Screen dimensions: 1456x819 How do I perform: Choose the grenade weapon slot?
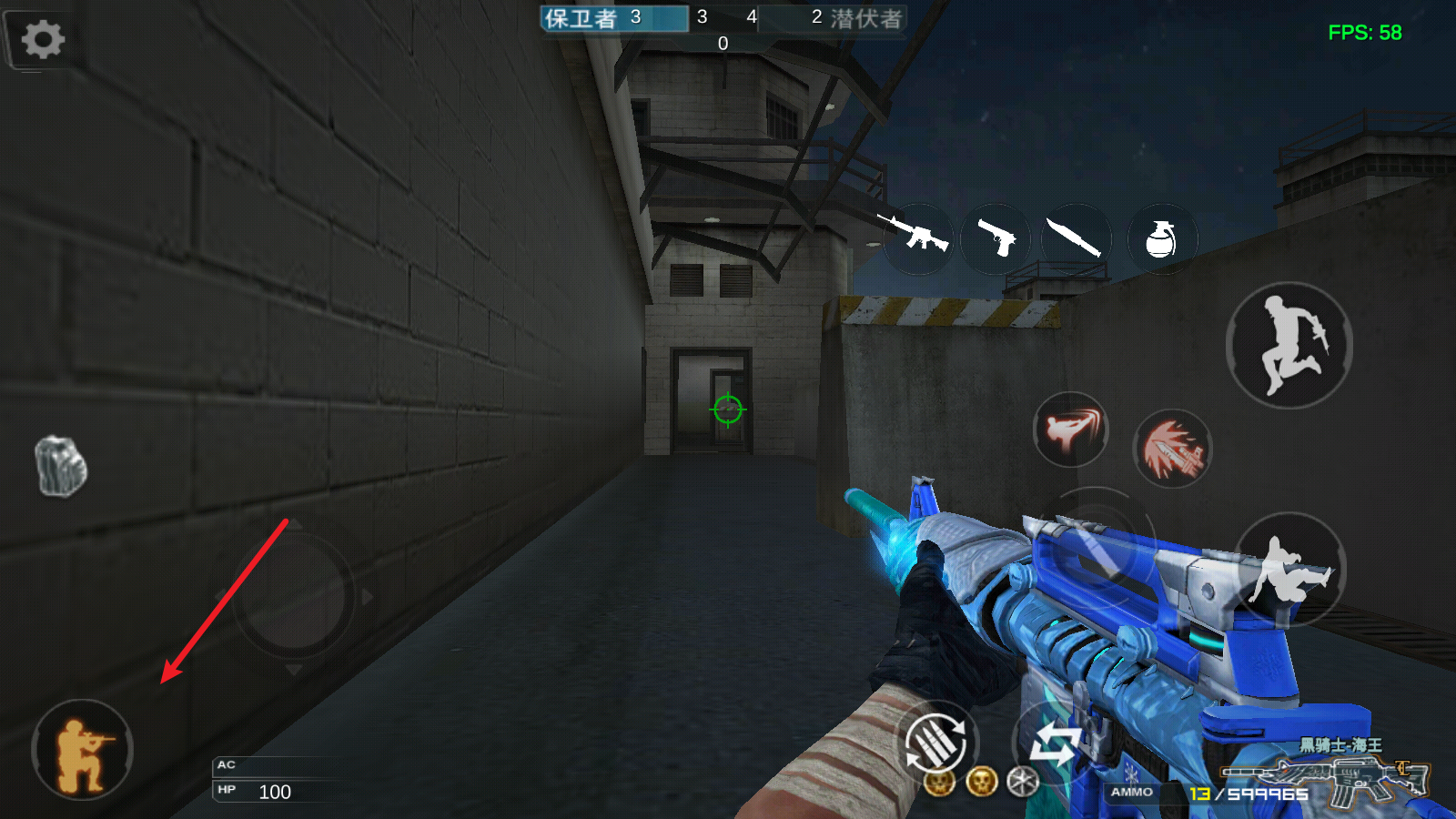tap(1161, 238)
